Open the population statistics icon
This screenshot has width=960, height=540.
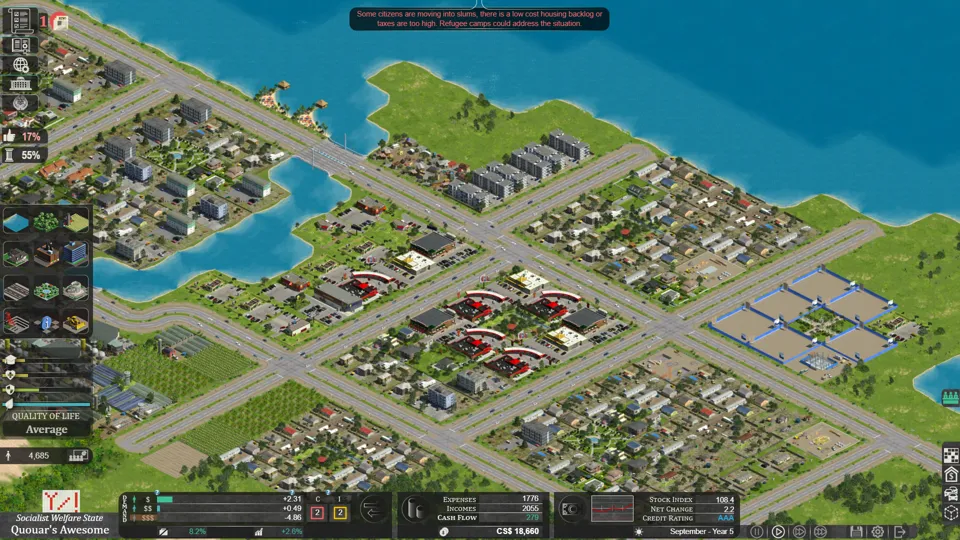pos(78,456)
